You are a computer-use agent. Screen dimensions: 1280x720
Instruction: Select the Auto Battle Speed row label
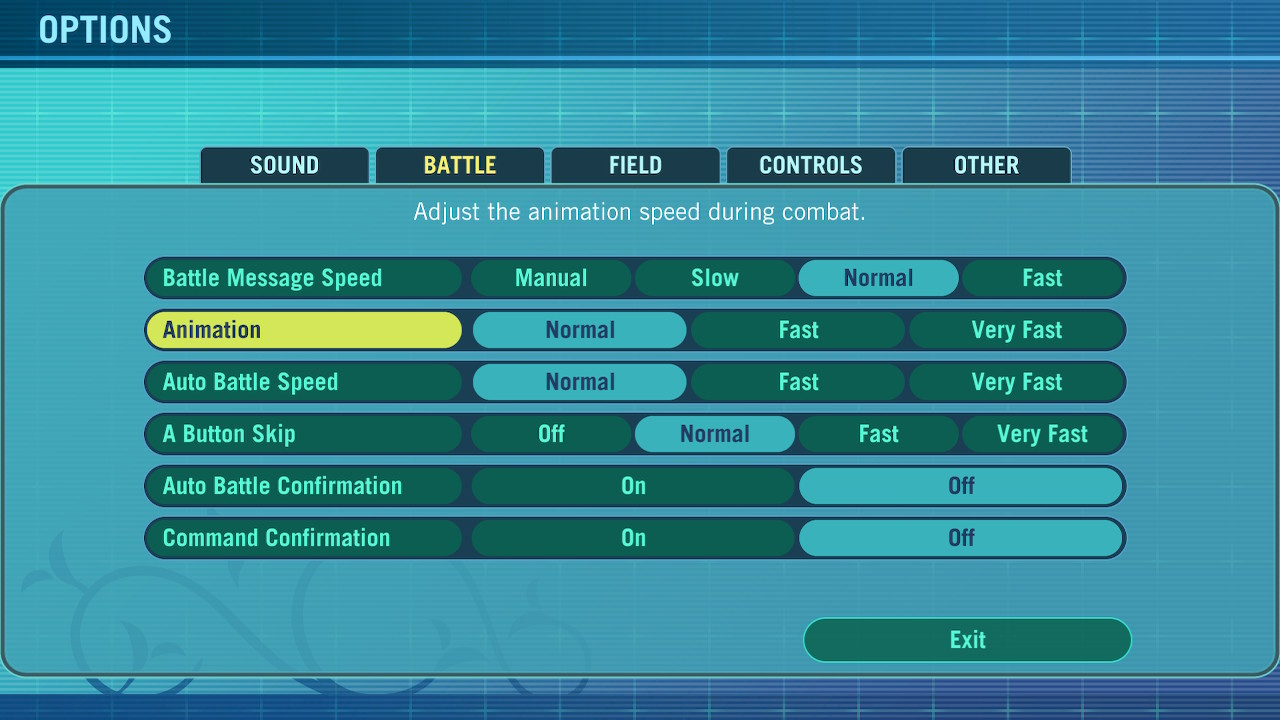click(x=302, y=382)
